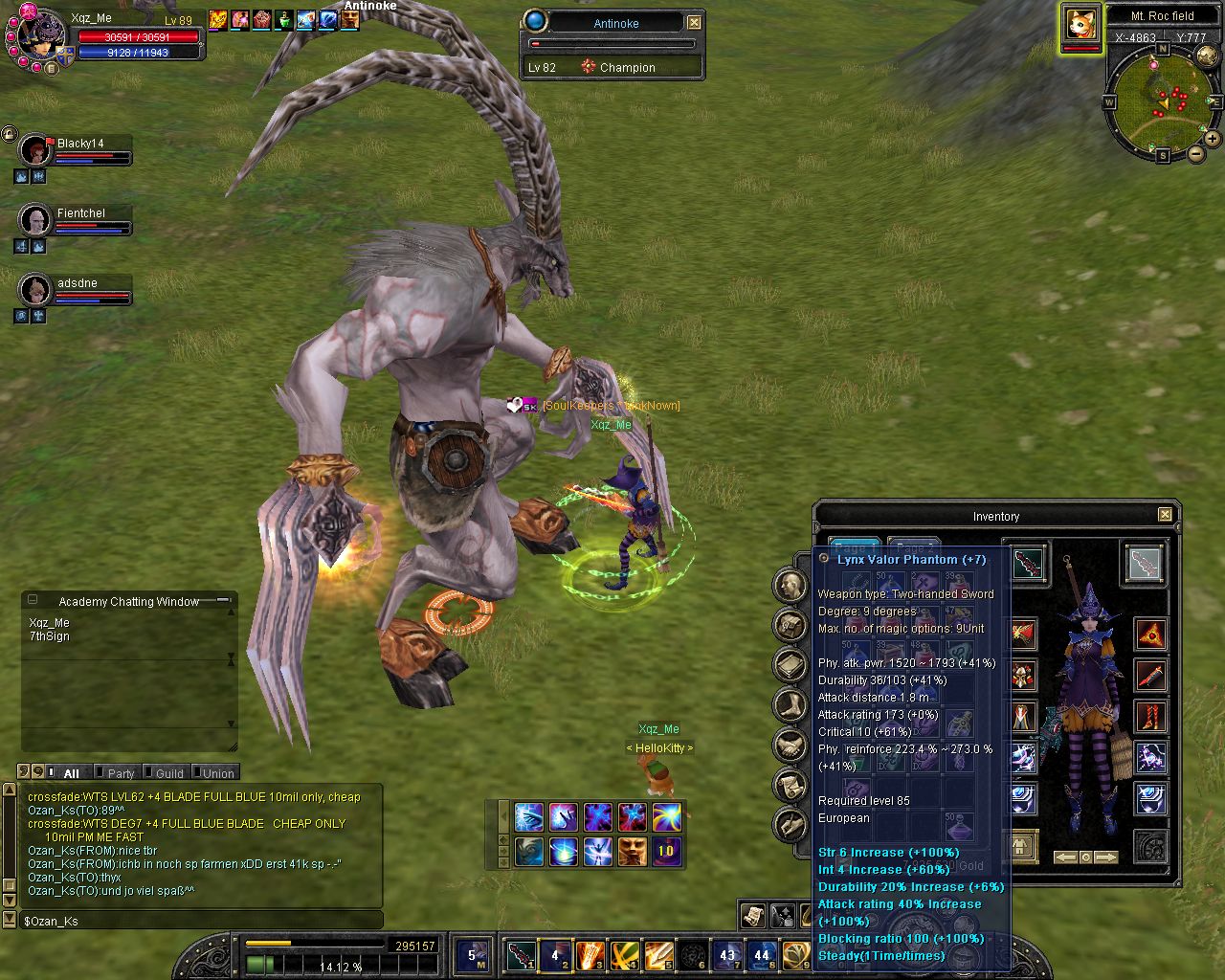This screenshot has height=980, width=1225.
Task: Switch chat to the Party tab
Action: (x=121, y=773)
